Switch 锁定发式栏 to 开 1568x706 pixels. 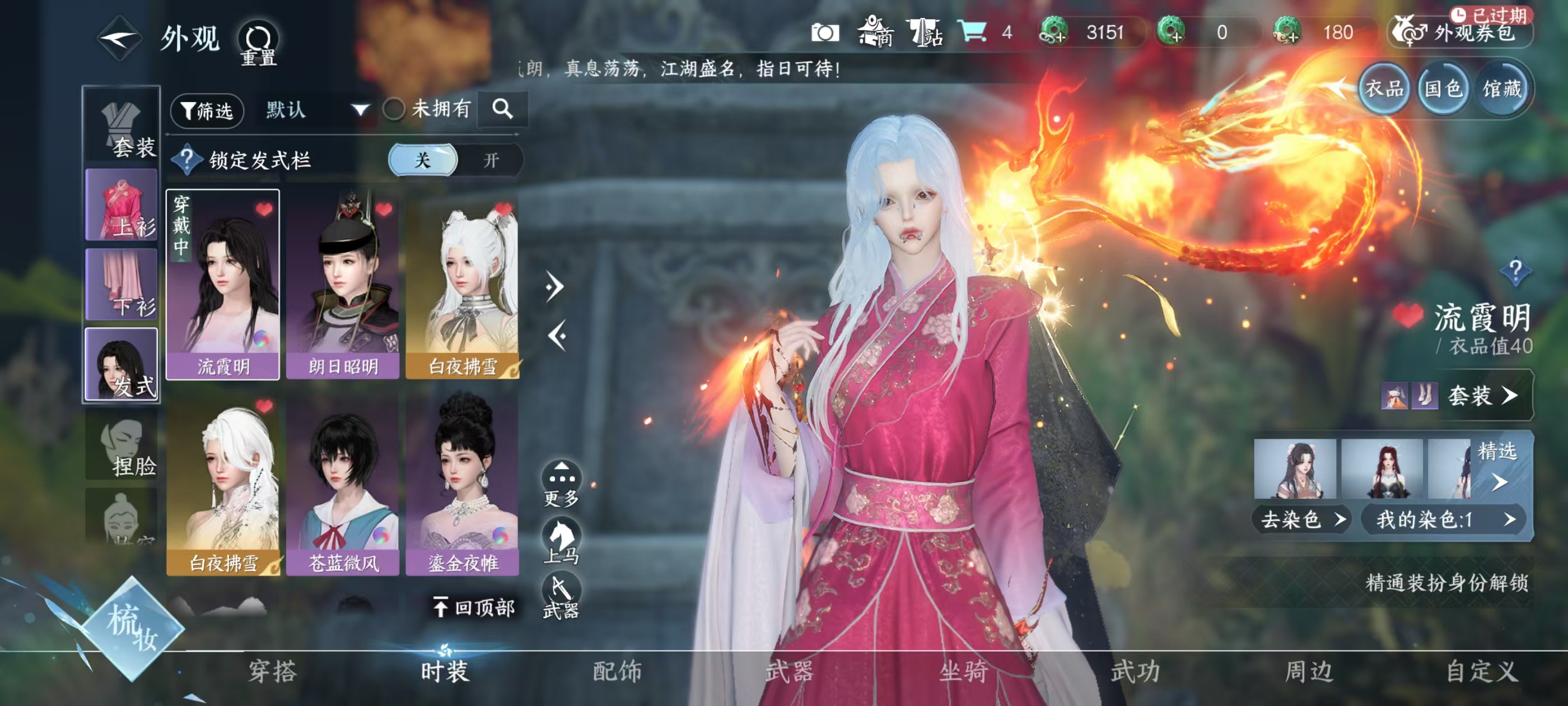(491, 160)
